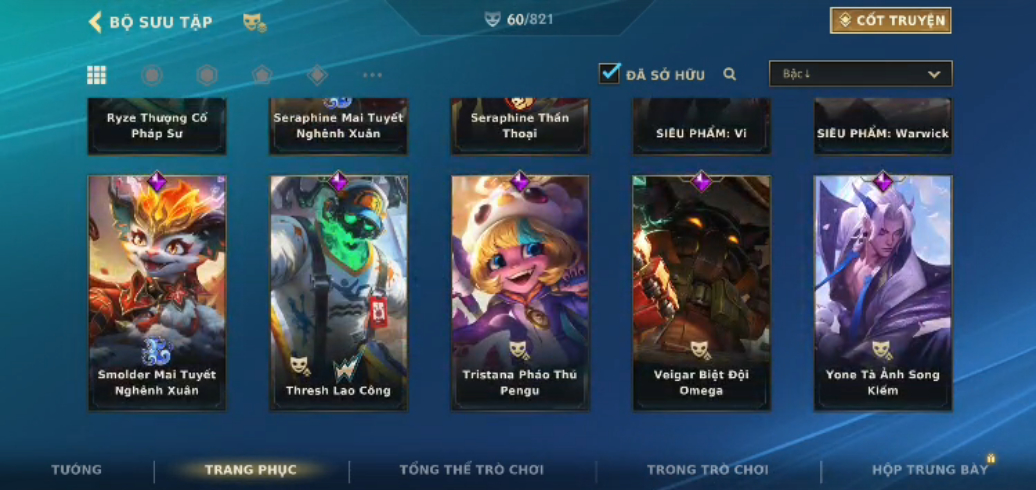The height and width of the screenshot is (490, 1036).
Task: Select the Ryze Thượng Cổ Pháp Sư card
Action: (157, 126)
